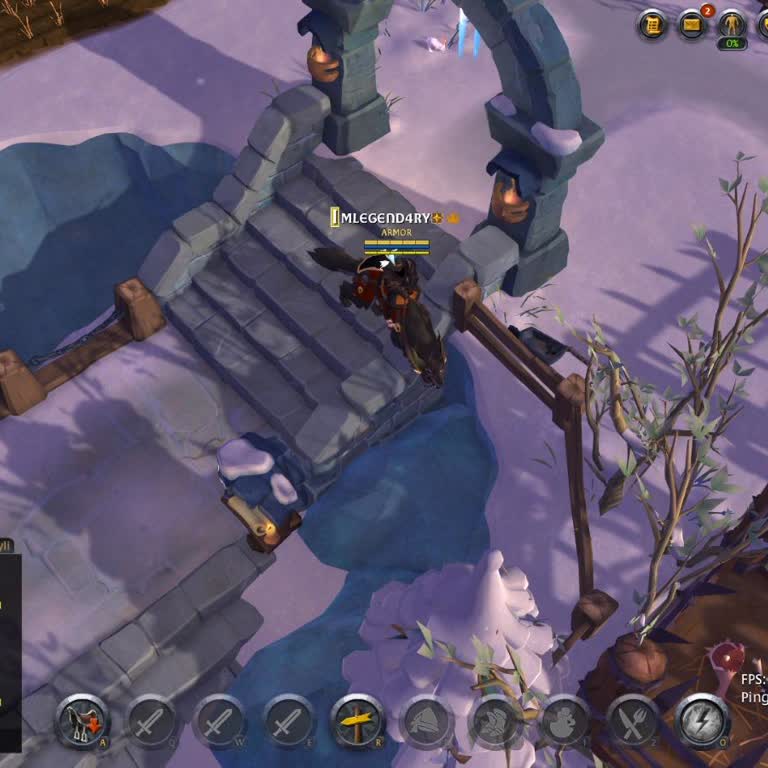Screen dimensions: 768x768
Task: Open the mail inbox envelope
Action: click(692, 24)
